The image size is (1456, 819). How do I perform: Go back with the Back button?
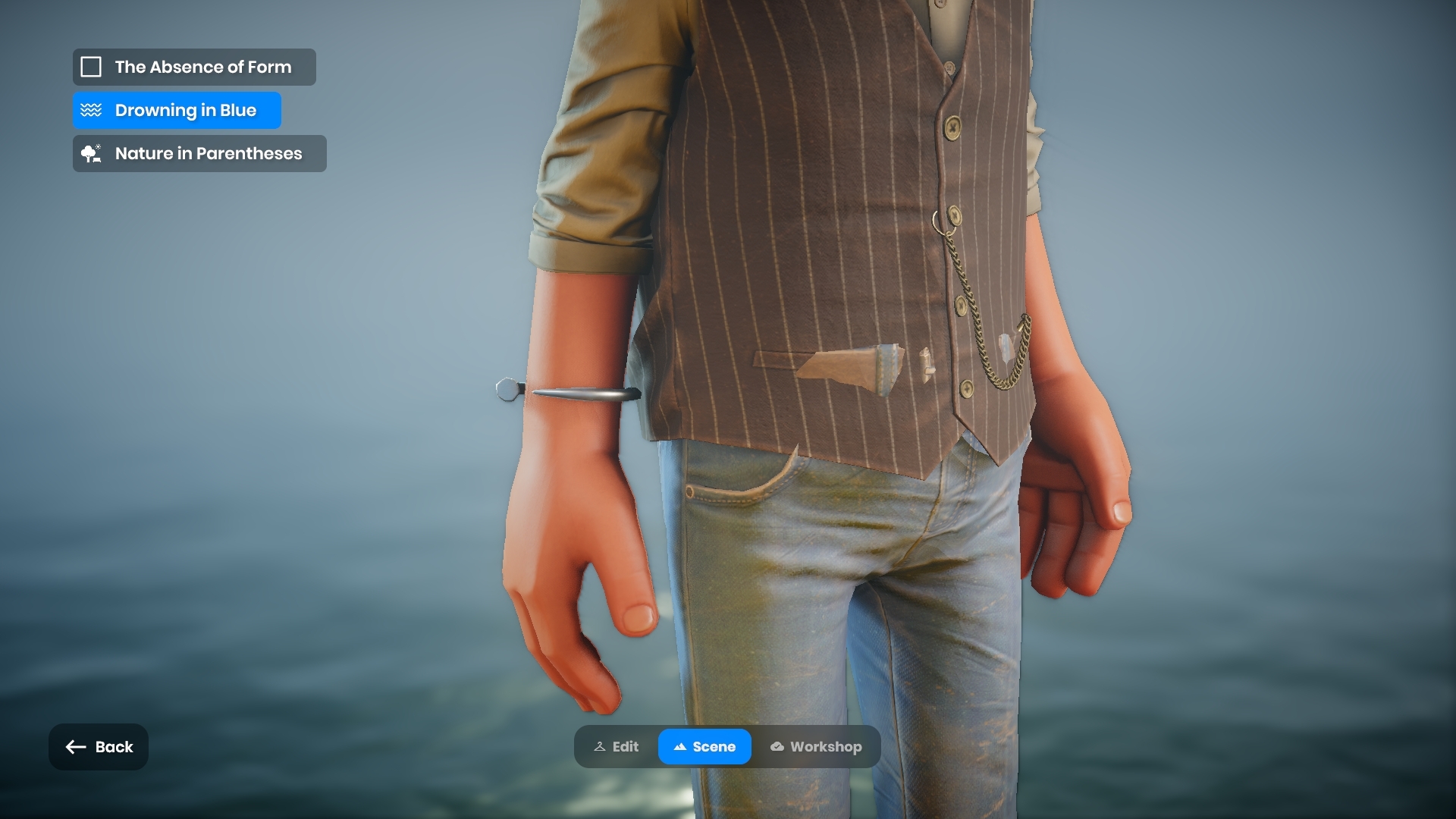click(99, 747)
